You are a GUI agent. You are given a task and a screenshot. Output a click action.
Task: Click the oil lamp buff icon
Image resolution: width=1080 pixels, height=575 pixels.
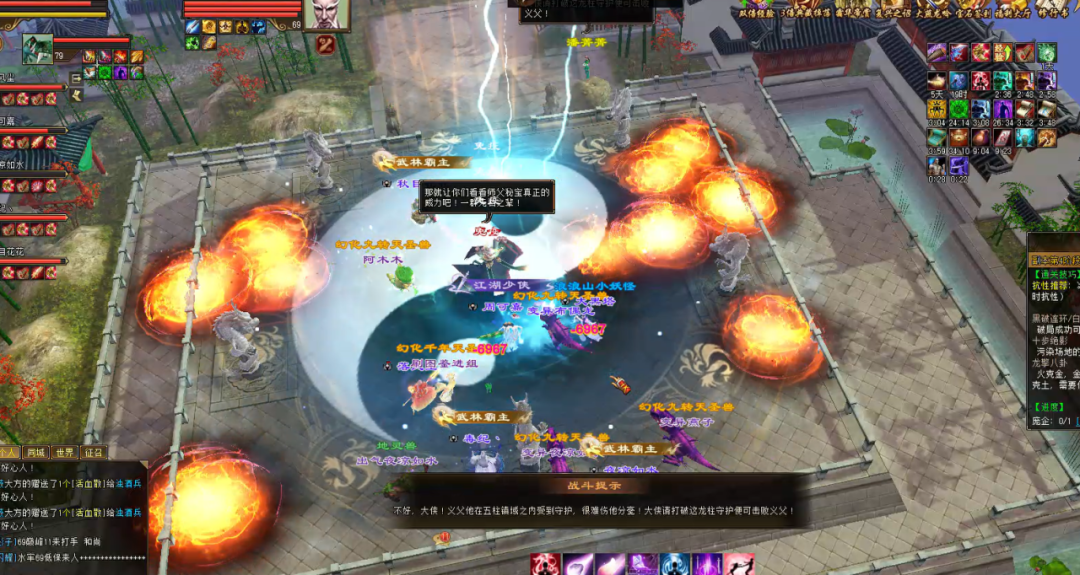(x=936, y=81)
